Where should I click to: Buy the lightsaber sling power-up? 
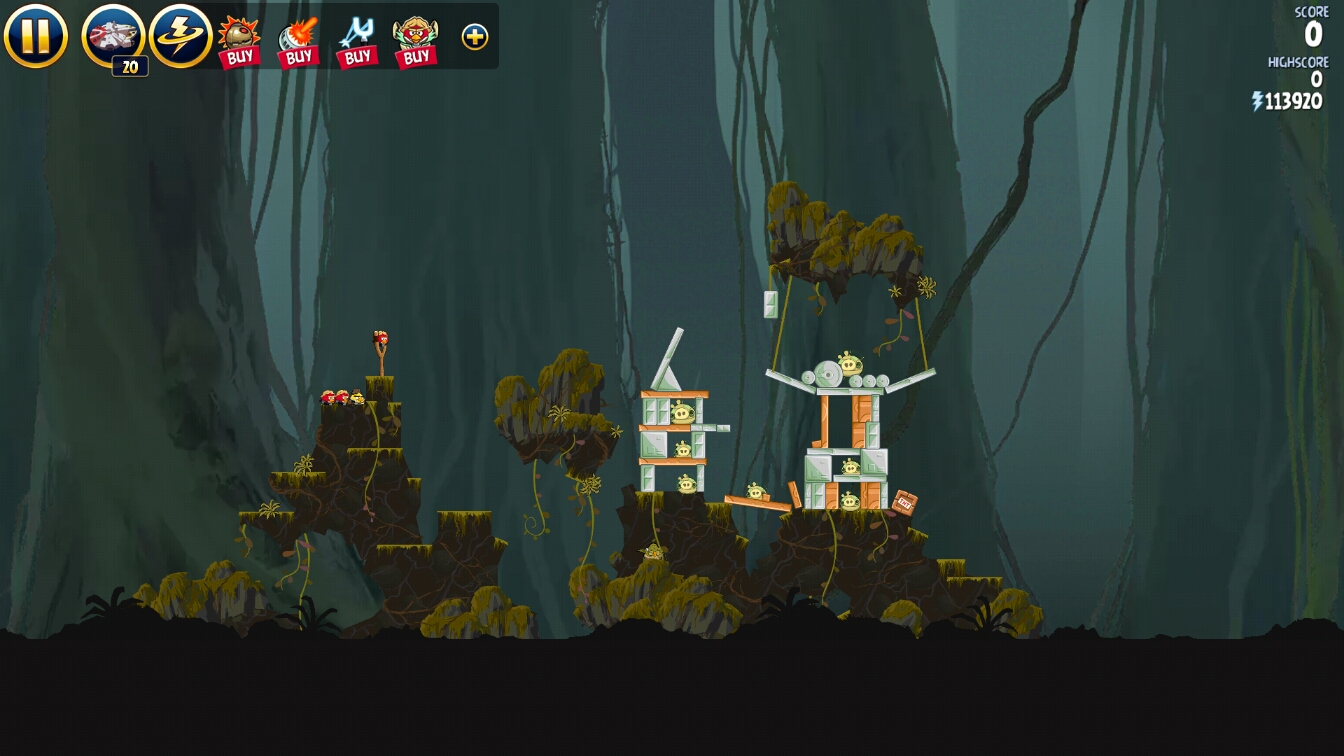[x=357, y=40]
